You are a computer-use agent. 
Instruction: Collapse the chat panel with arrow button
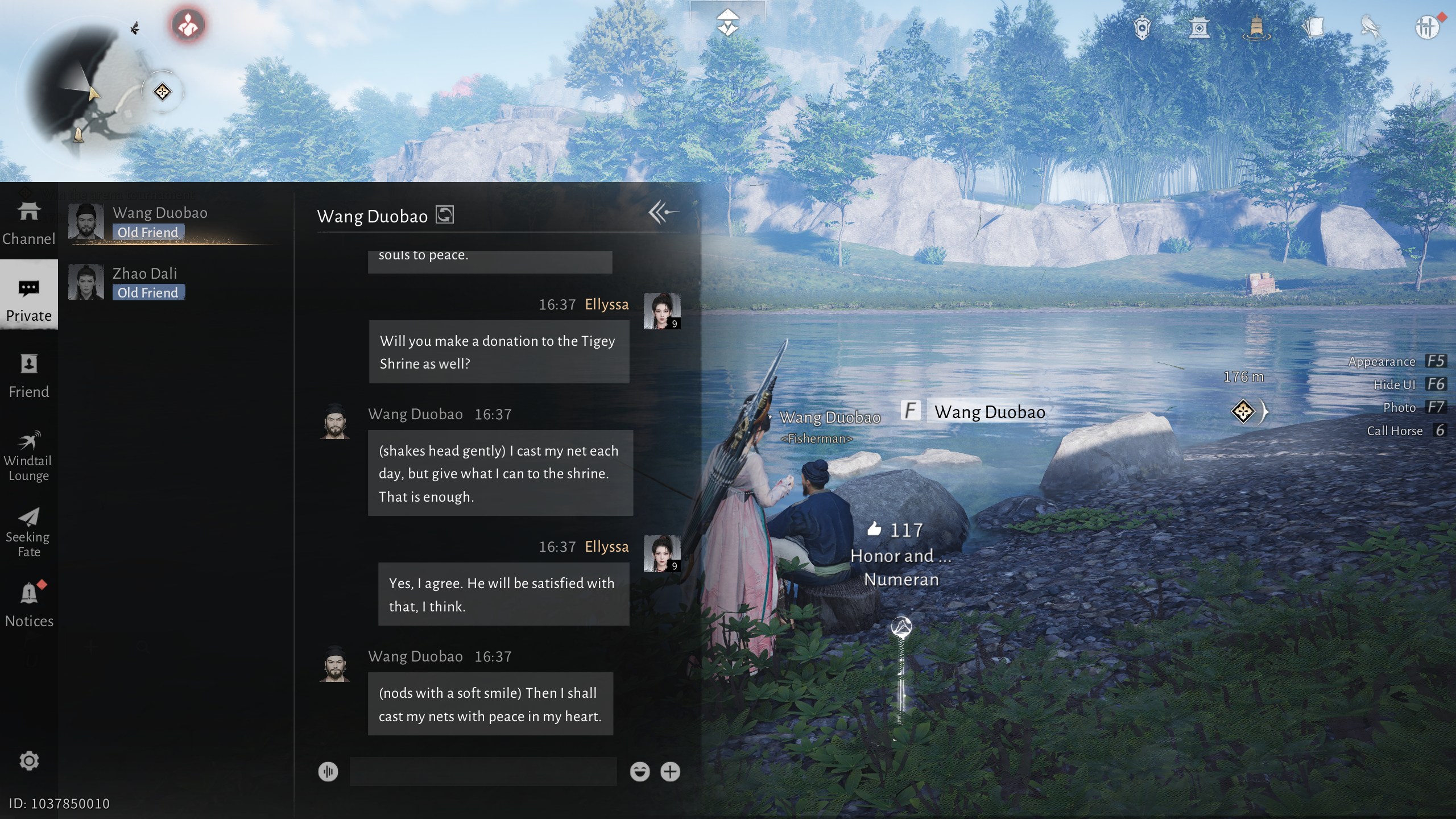click(x=663, y=213)
